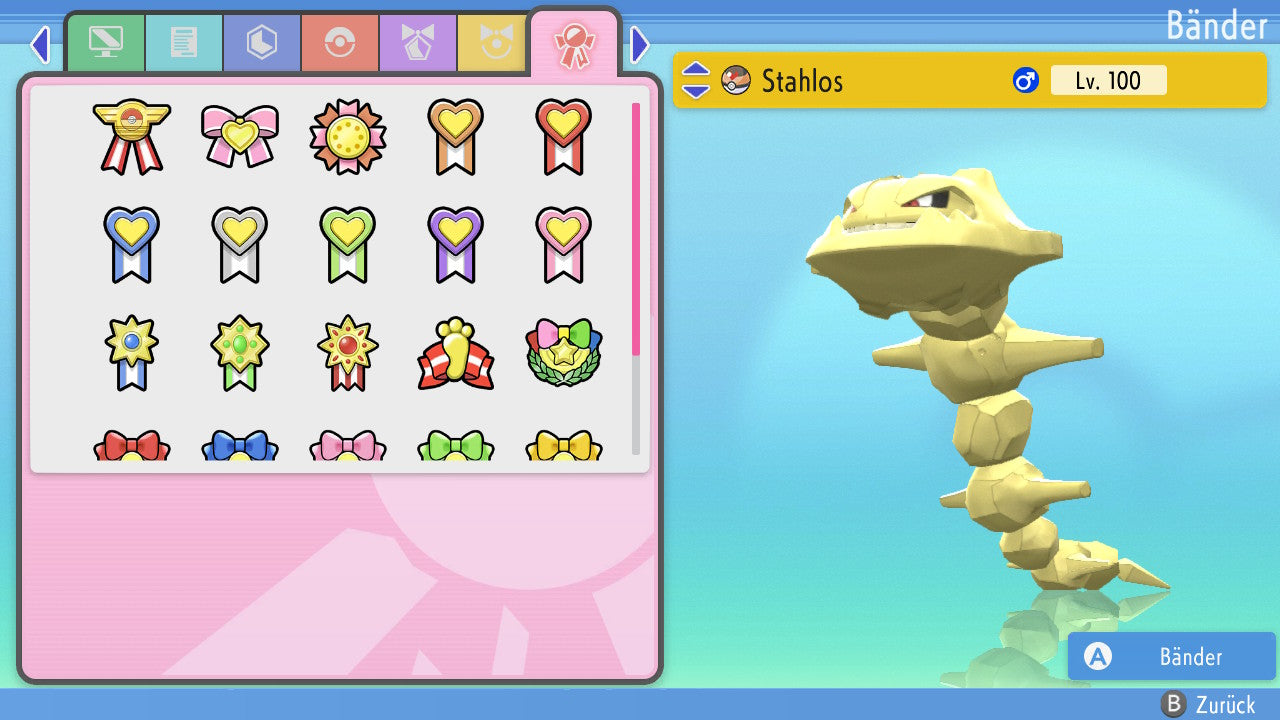
Task: Choose the yellow footprint ribbon
Action: point(456,353)
